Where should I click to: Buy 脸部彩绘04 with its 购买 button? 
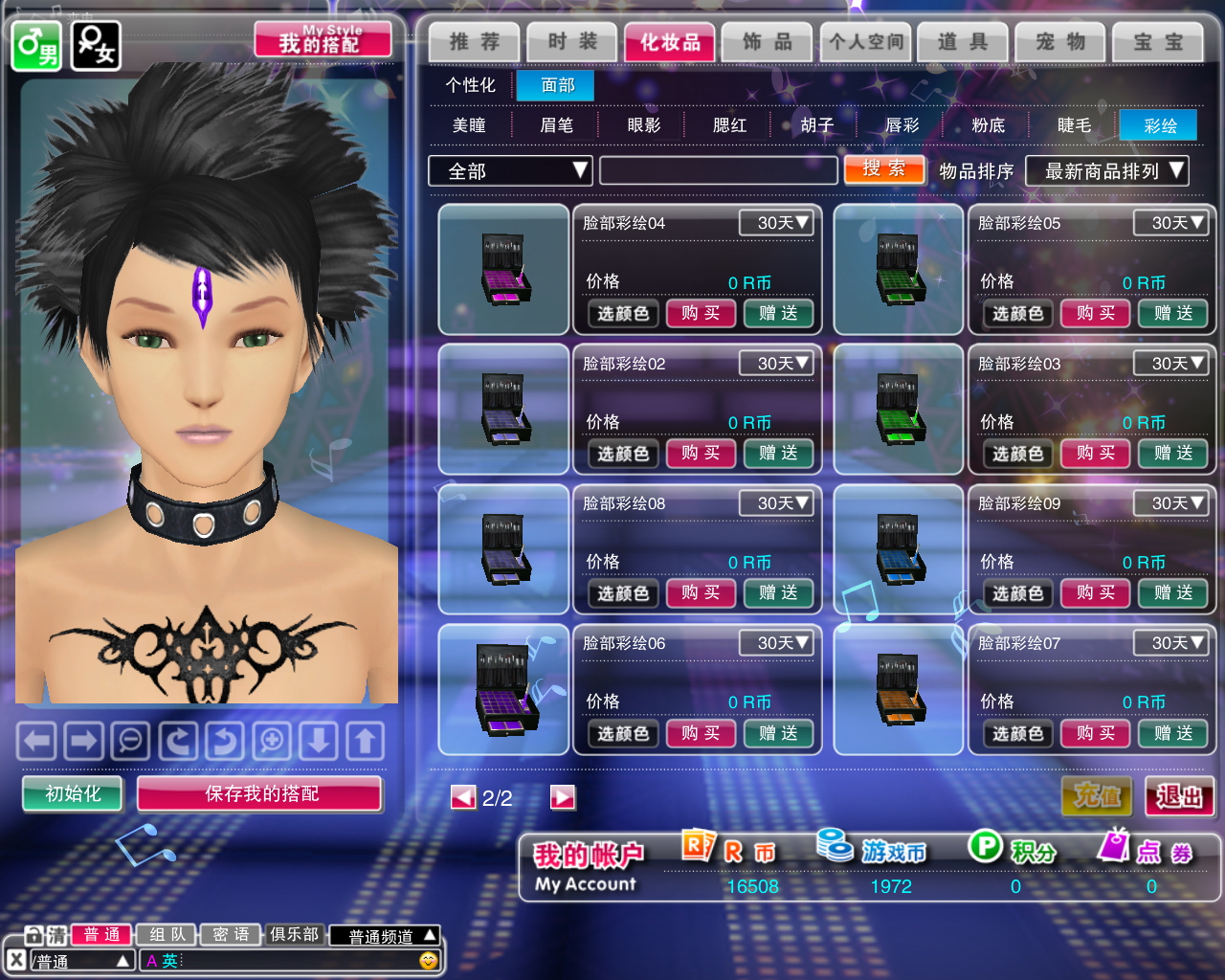click(701, 313)
